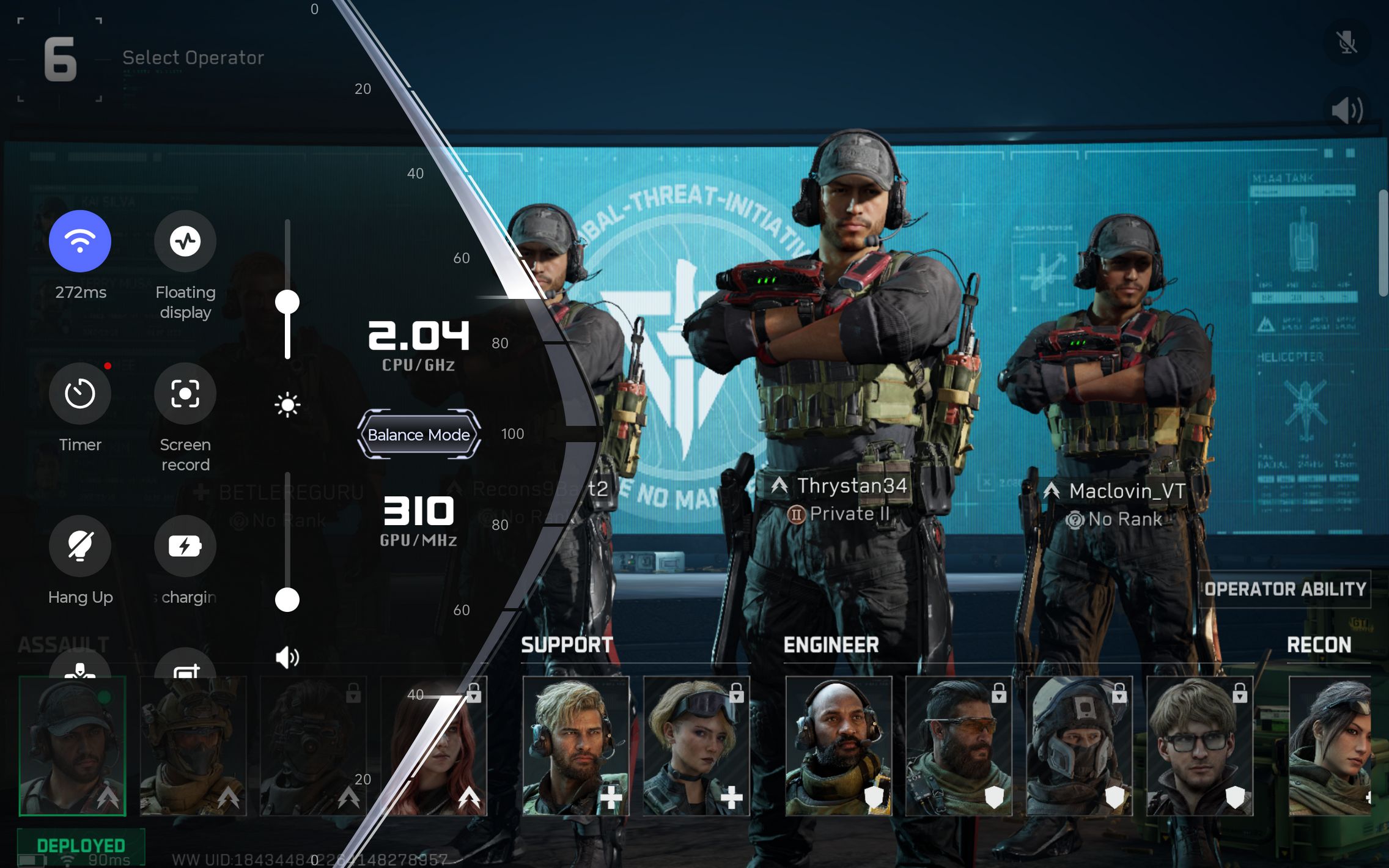
Task: Toggle the muted microphone icon
Action: tap(1347, 42)
